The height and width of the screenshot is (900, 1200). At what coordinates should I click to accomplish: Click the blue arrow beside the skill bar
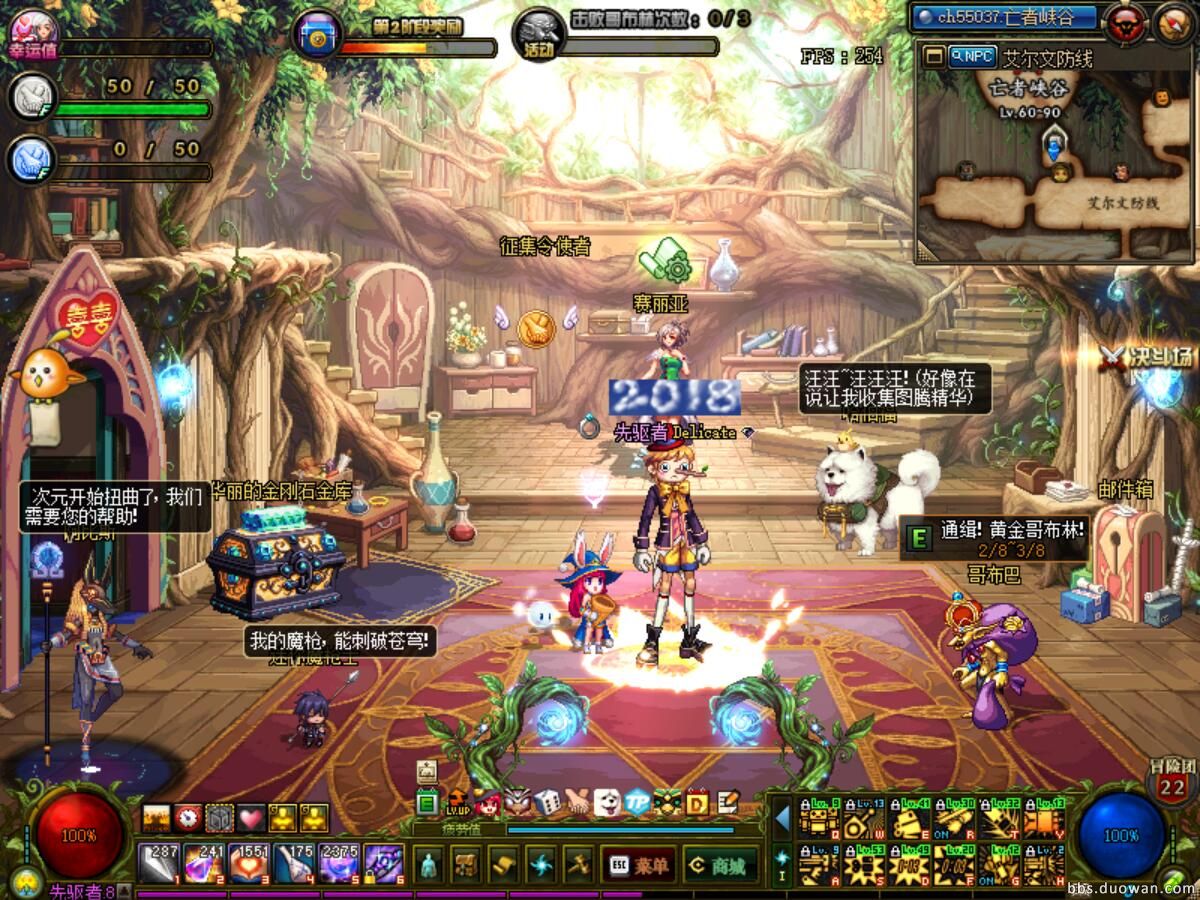(782, 819)
